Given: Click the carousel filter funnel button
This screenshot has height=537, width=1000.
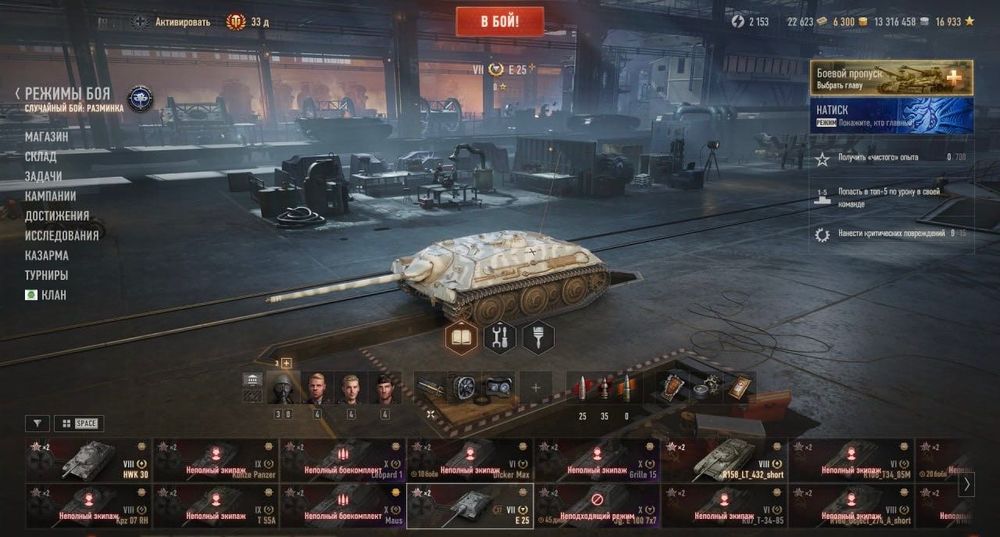Looking at the screenshot, I should tap(37, 423).
